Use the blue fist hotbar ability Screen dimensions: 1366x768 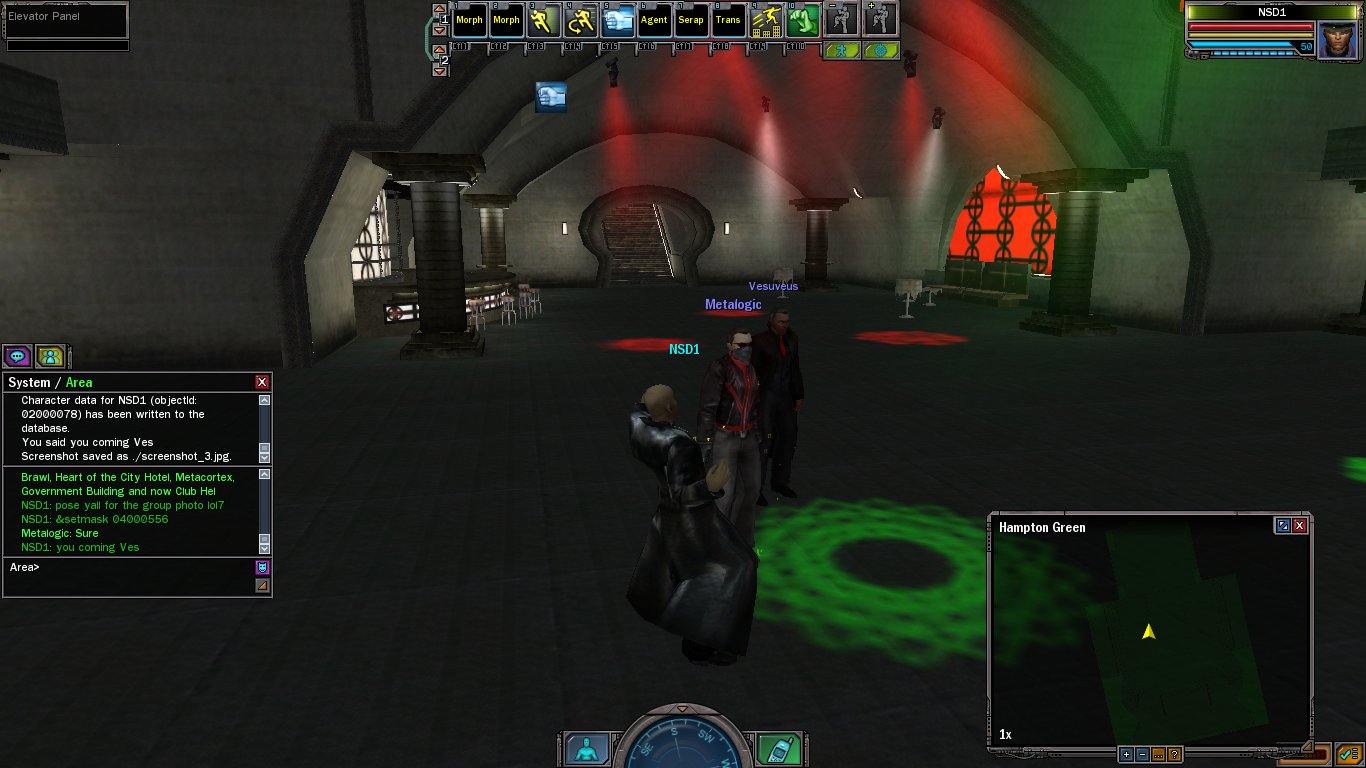[x=617, y=20]
